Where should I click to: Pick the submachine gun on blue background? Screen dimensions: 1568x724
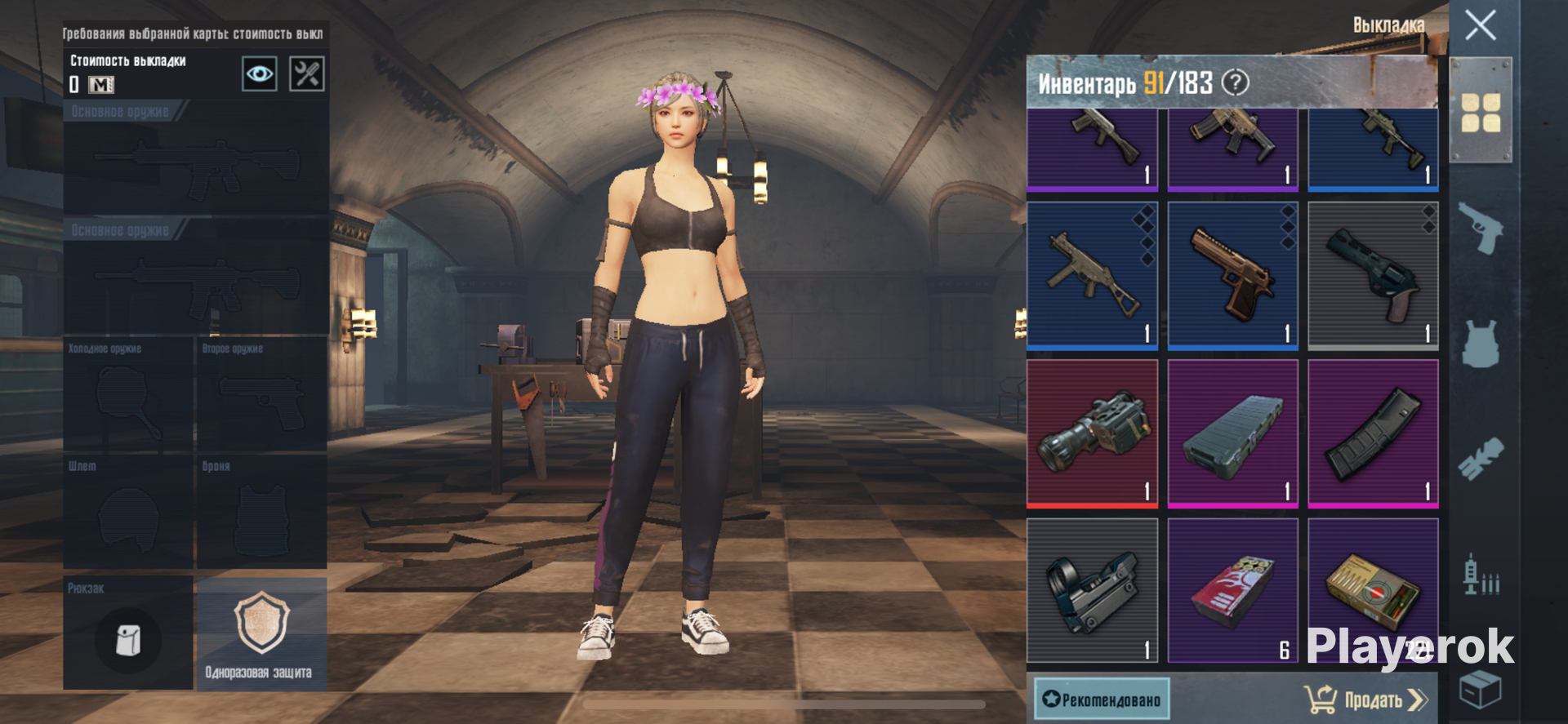[x=1092, y=276]
